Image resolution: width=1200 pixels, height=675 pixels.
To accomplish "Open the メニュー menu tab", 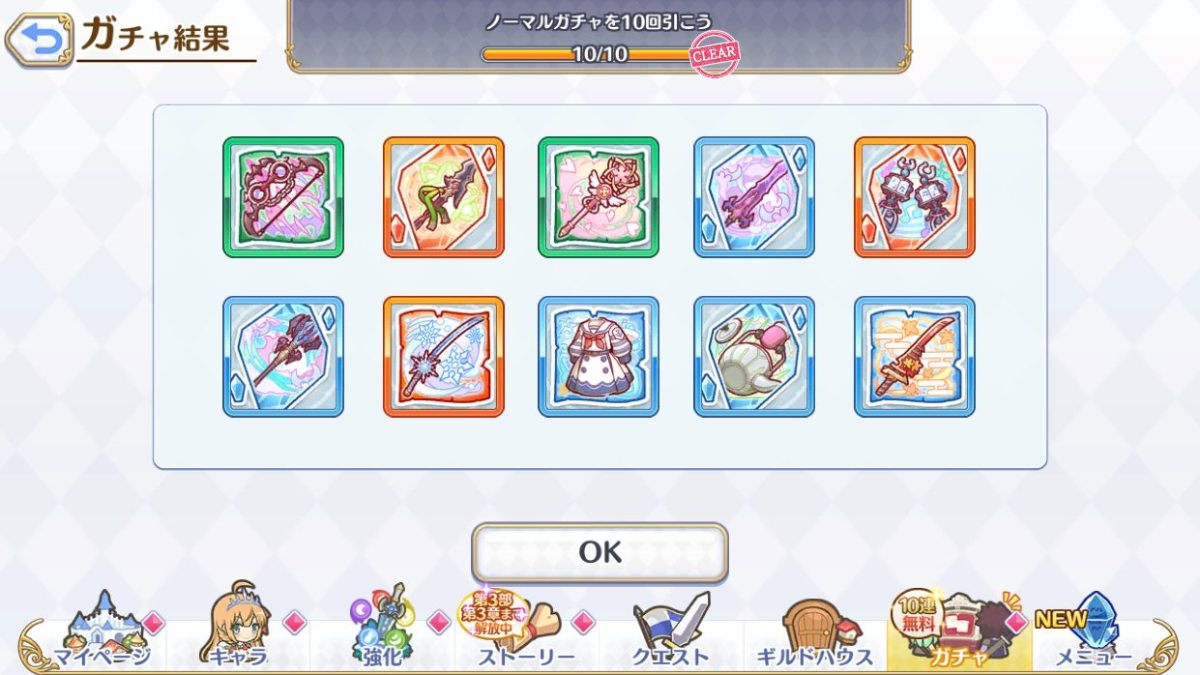I will [1092, 632].
